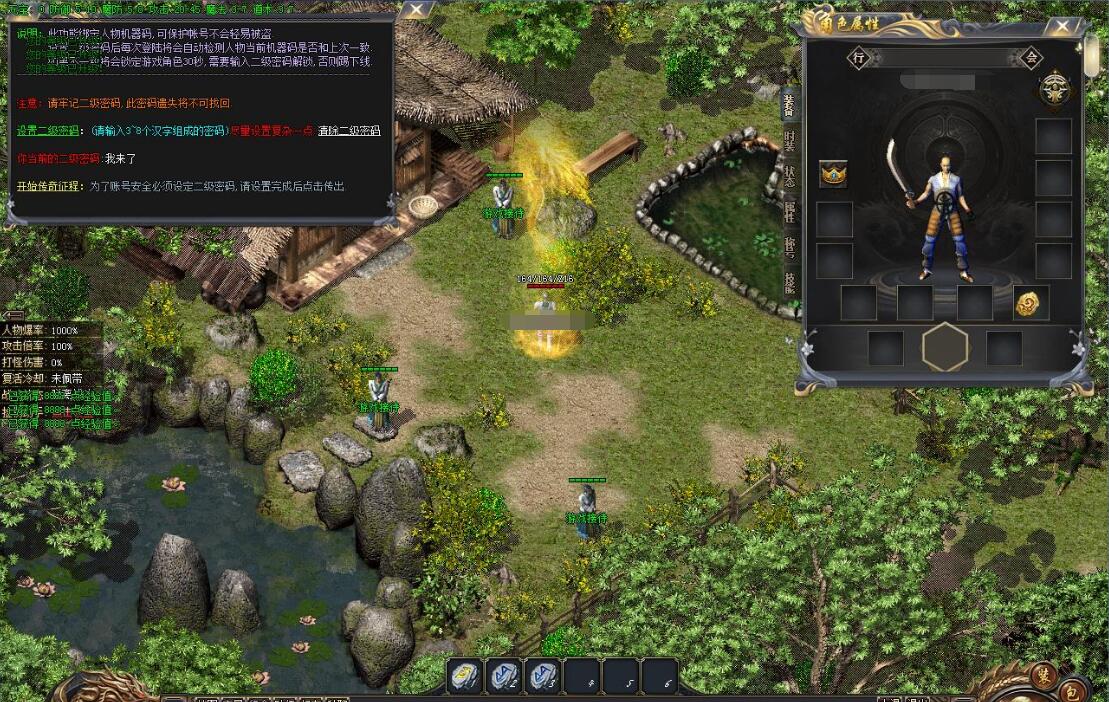The width and height of the screenshot is (1109, 702).
Task: Show the 状态 tab
Action: pyautogui.click(x=789, y=176)
